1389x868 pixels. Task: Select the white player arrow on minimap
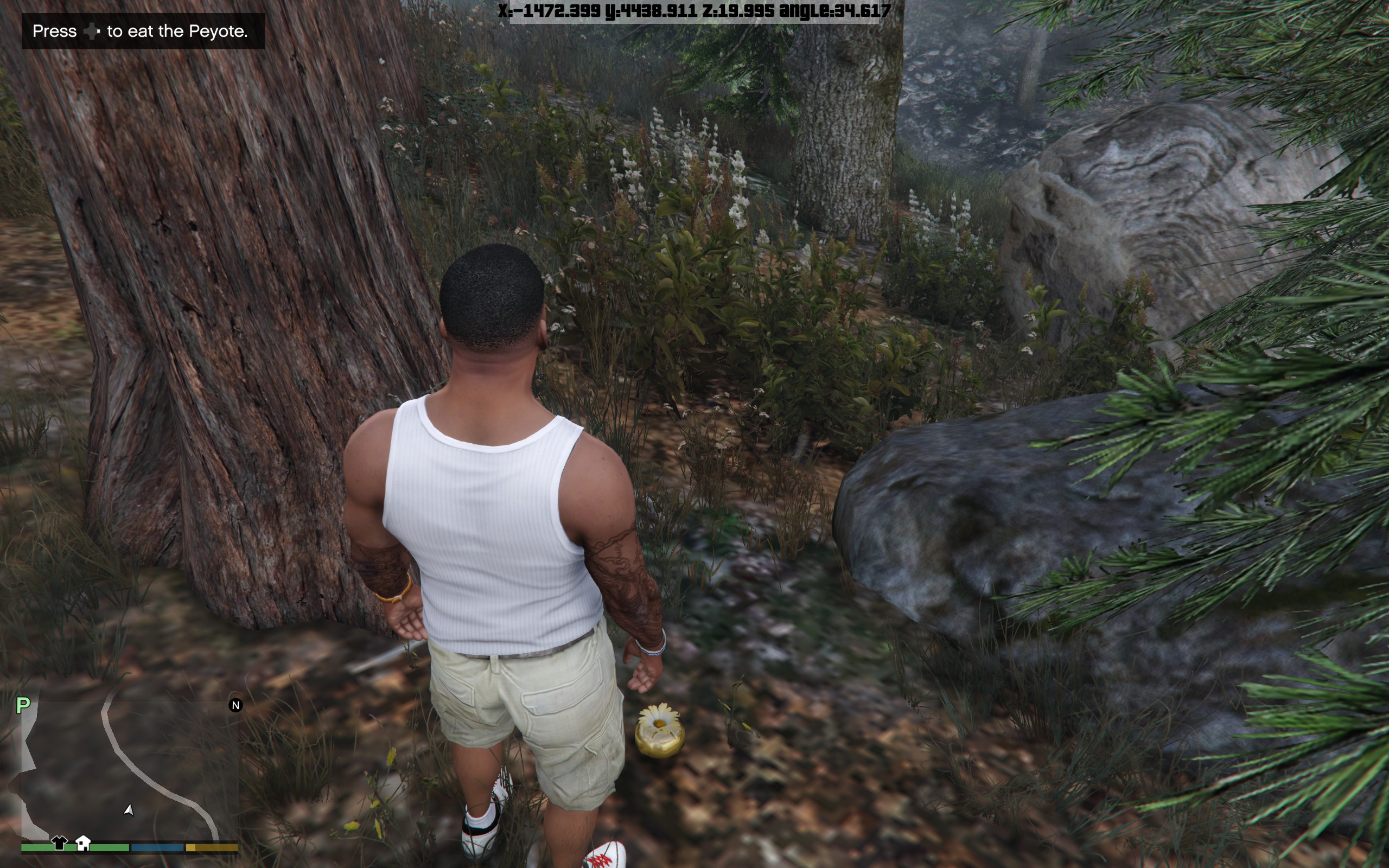pyautogui.click(x=129, y=809)
